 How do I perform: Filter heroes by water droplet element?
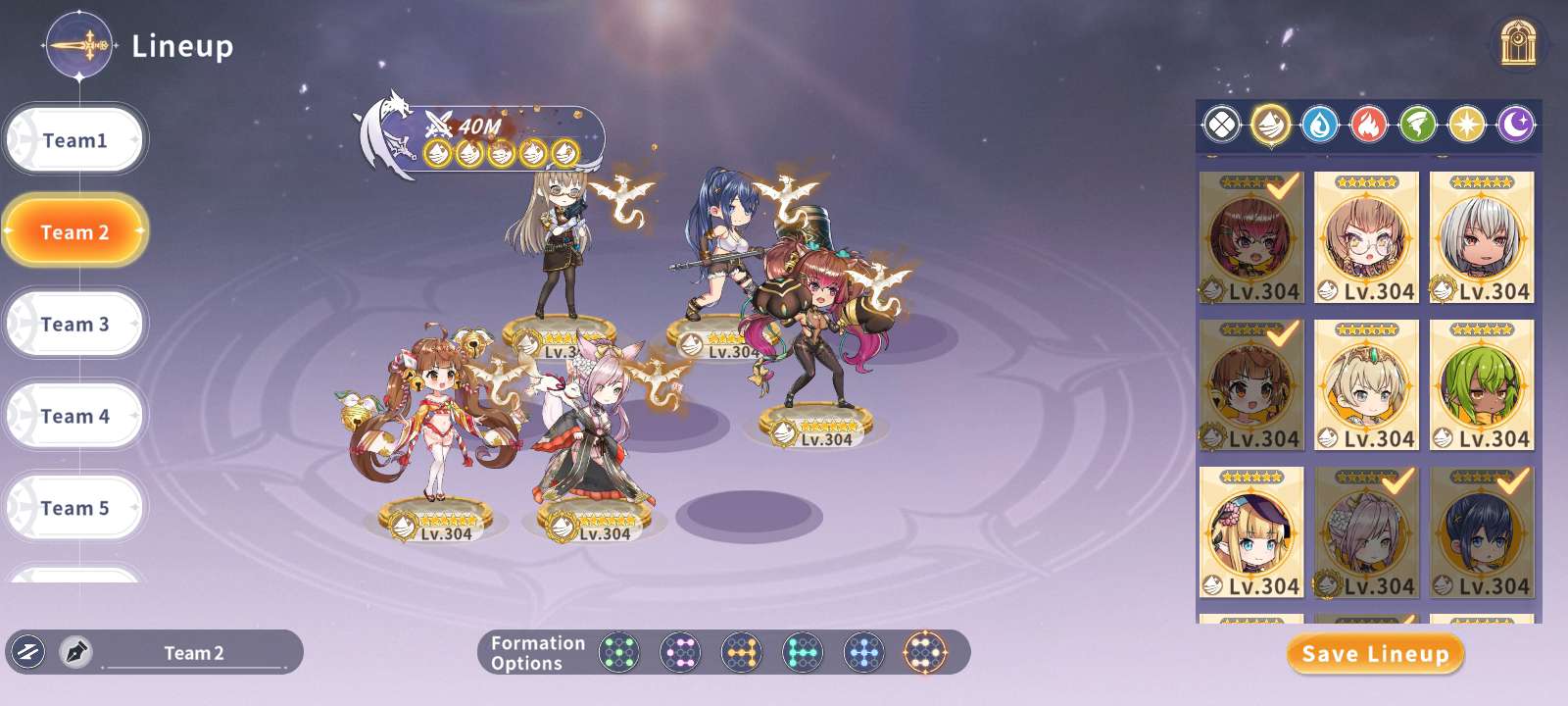coord(1320,126)
